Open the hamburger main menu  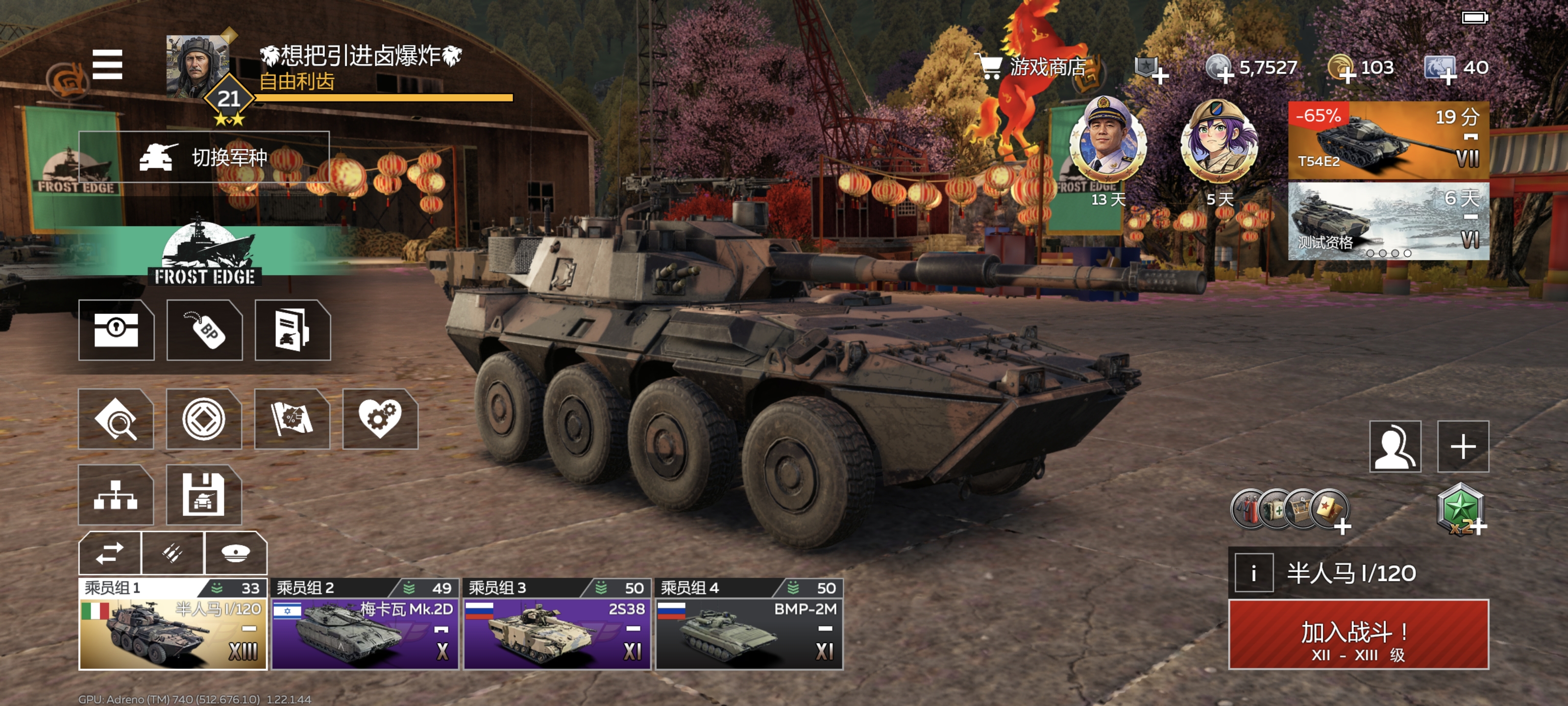[107, 65]
